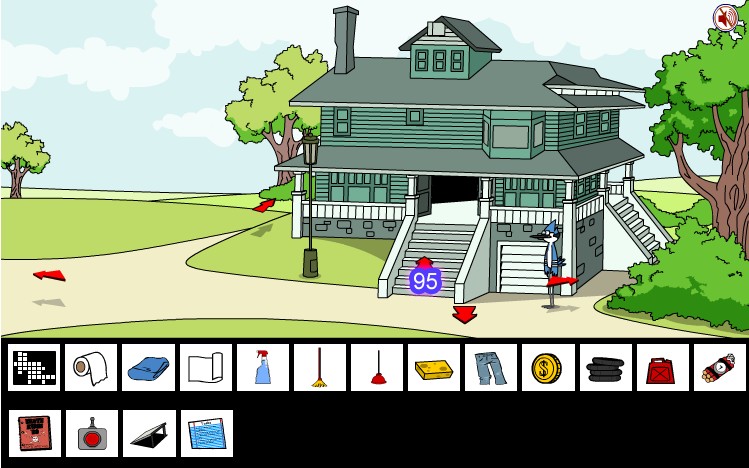Pick the rake from the inventory
749x468 pixels.
320,368
